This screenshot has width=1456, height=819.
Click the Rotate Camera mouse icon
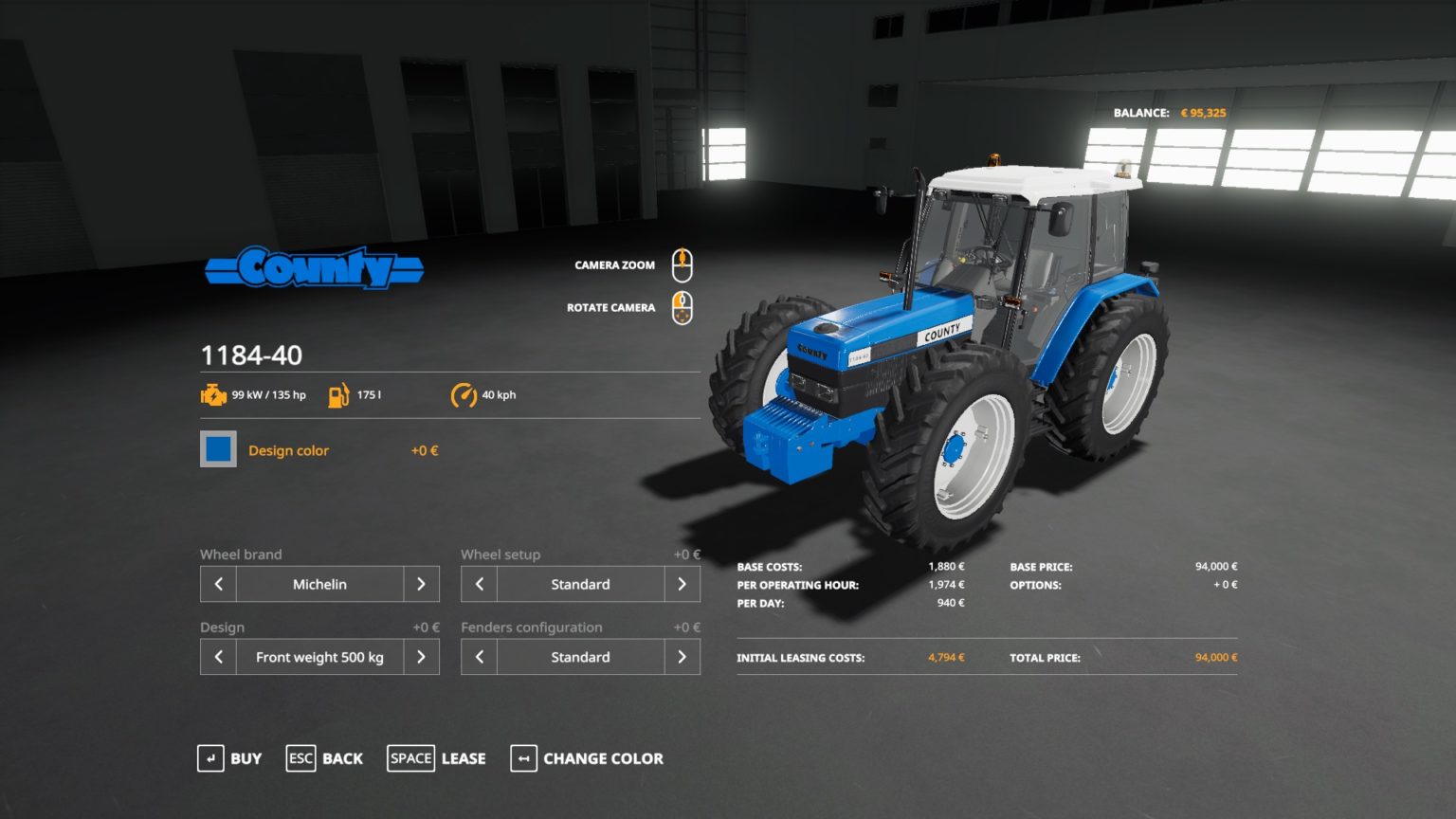pos(682,306)
